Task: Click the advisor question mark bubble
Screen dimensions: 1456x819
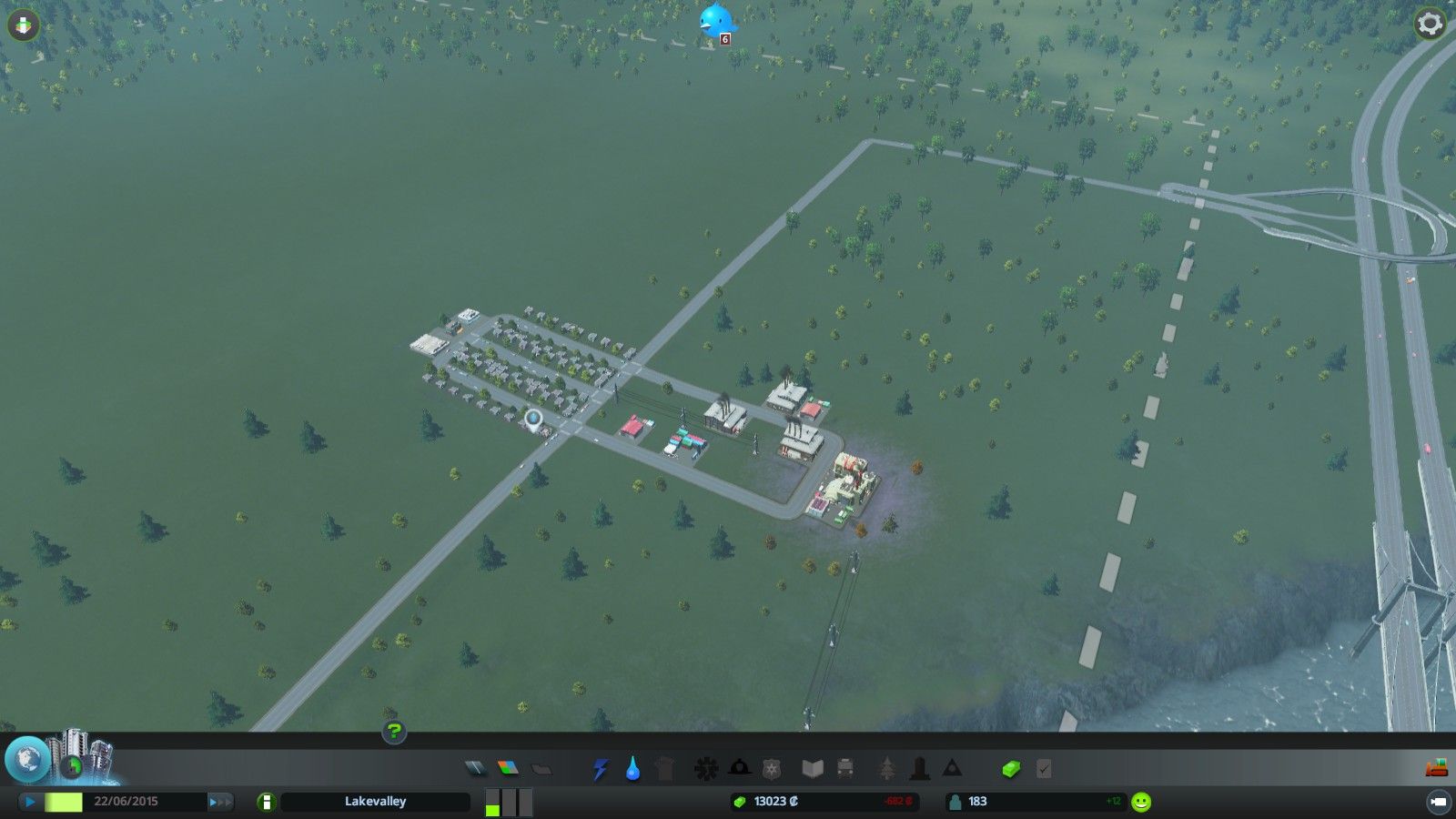Action: click(x=394, y=731)
